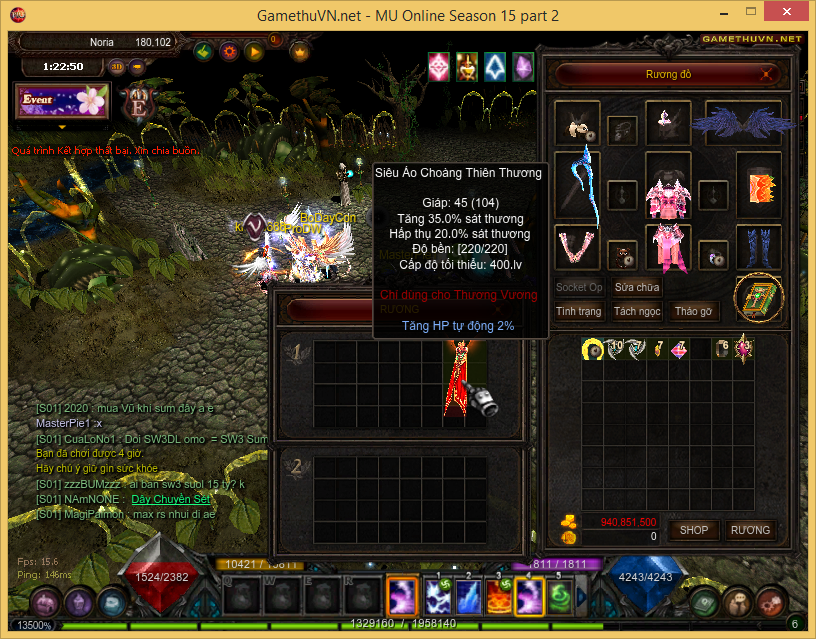Viewport: 816px width, 639px height.
Task: Select the orange shield book slot
Action: point(759,185)
